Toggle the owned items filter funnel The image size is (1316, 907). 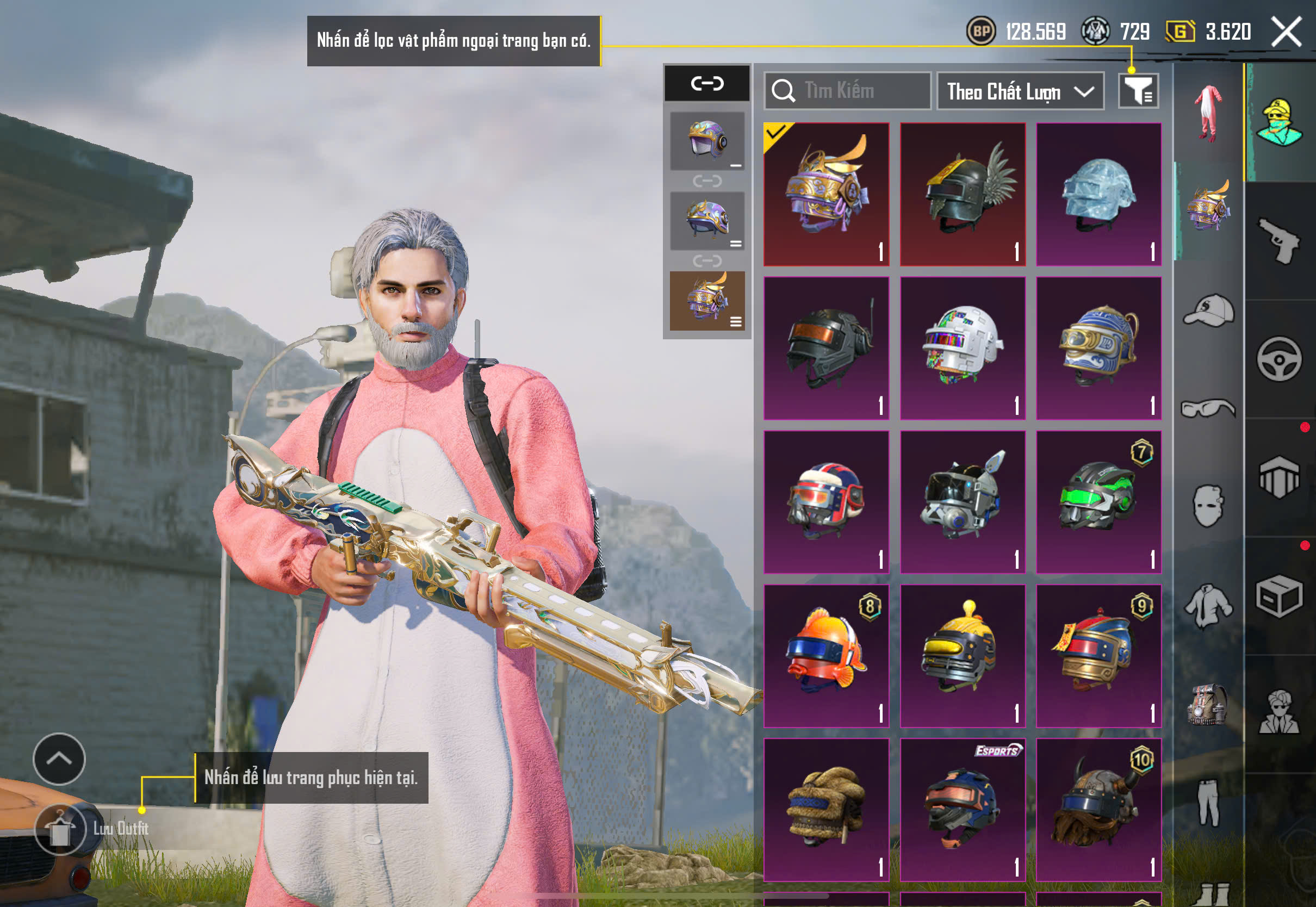[x=1138, y=91]
